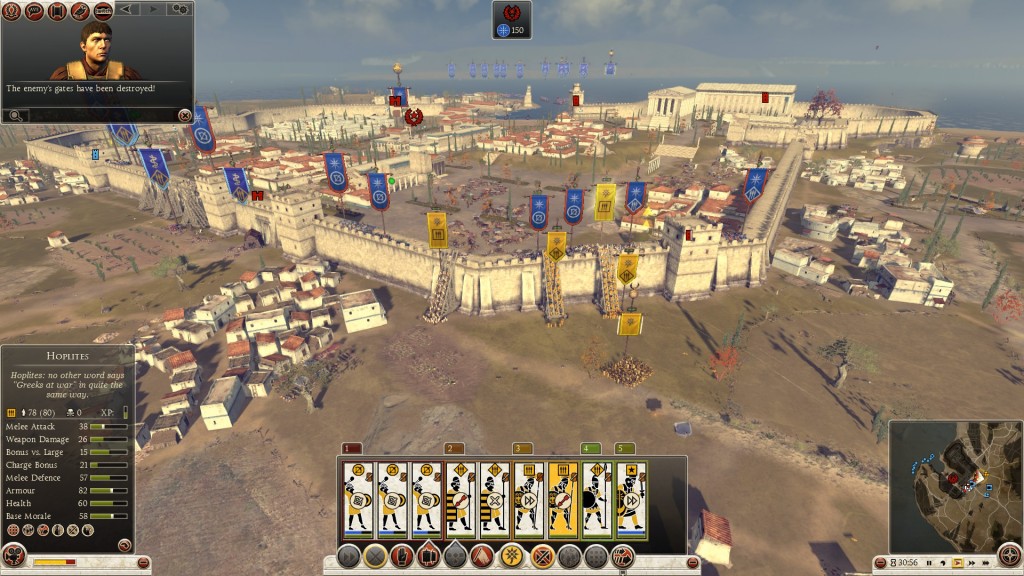The width and height of the screenshot is (1024, 576).
Task: Select the highlighted yellow Hoplites unit card
Action: click(563, 497)
